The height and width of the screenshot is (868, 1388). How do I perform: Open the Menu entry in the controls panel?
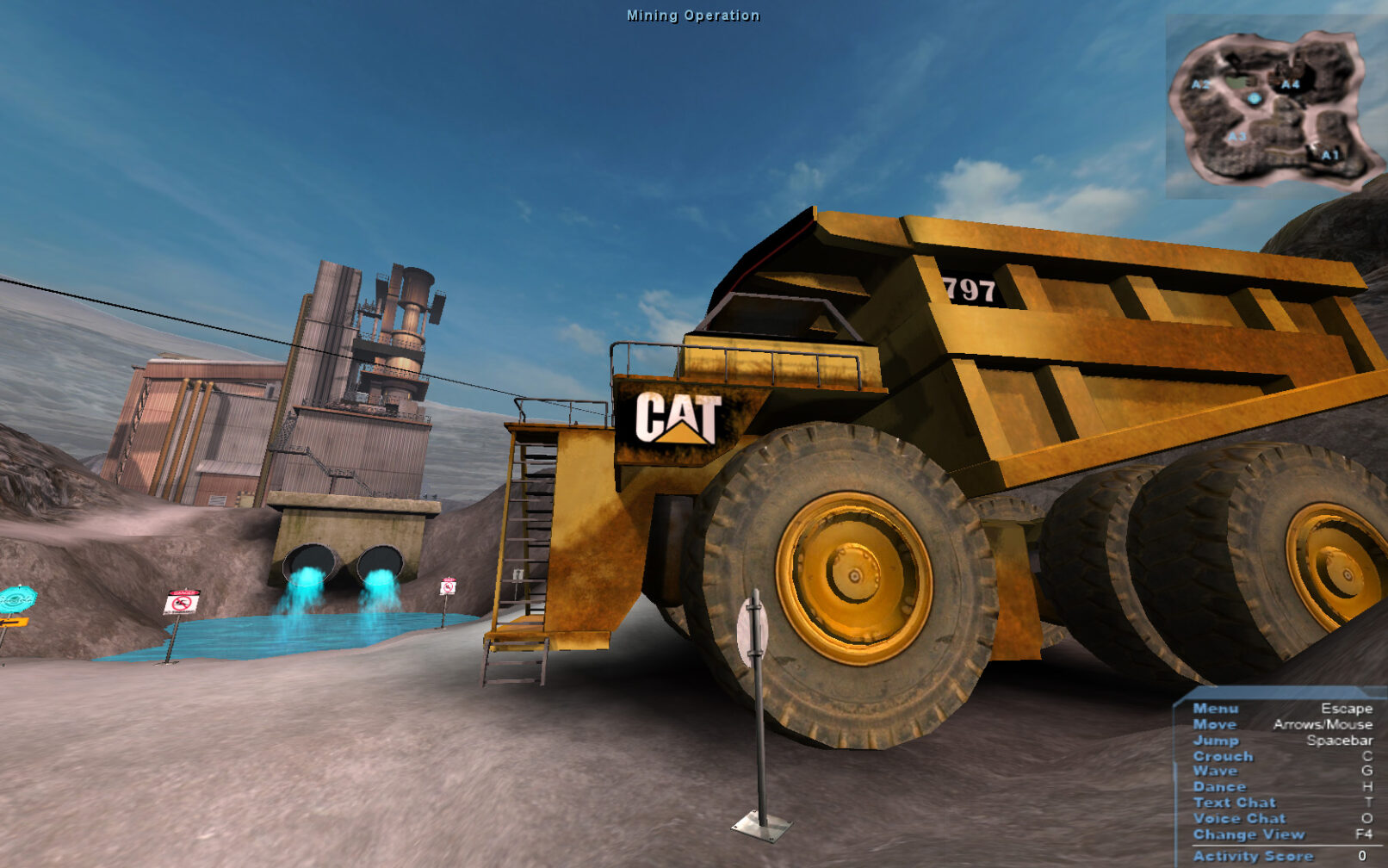pyautogui.click(x=1215, y=708)
